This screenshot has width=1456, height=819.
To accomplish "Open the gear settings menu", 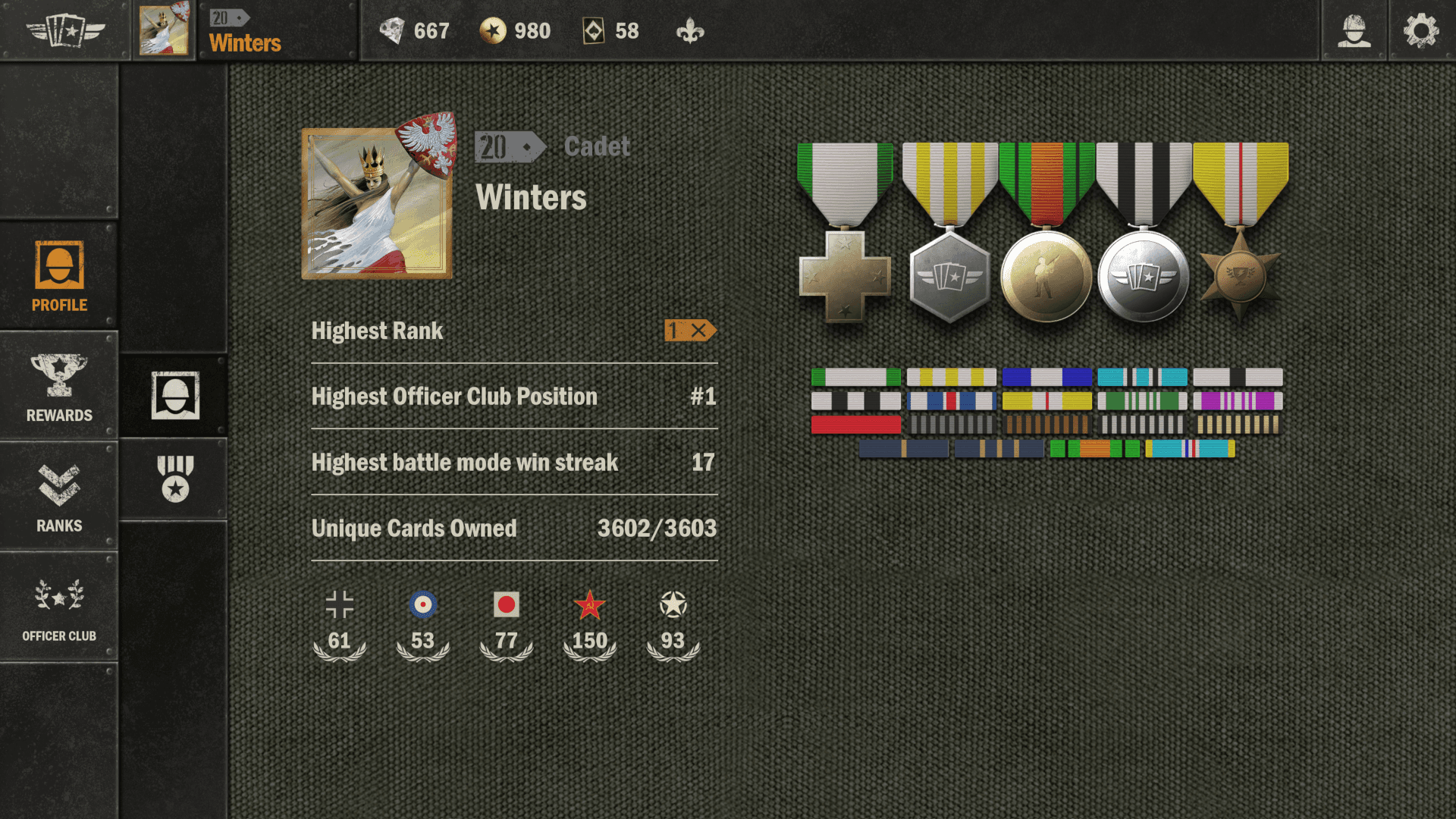I will tap(1421, 31).
